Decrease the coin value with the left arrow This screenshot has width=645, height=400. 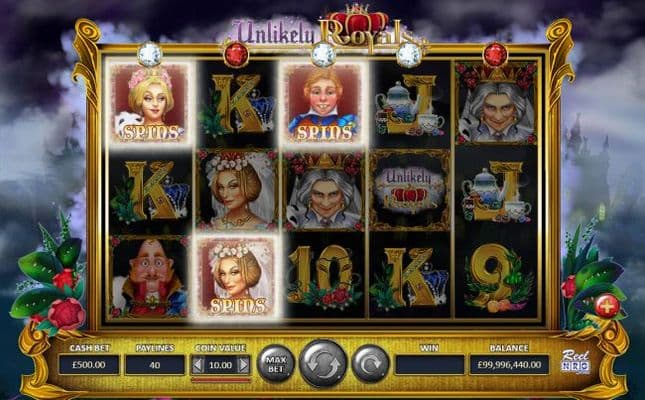click(x=198, y=365)
